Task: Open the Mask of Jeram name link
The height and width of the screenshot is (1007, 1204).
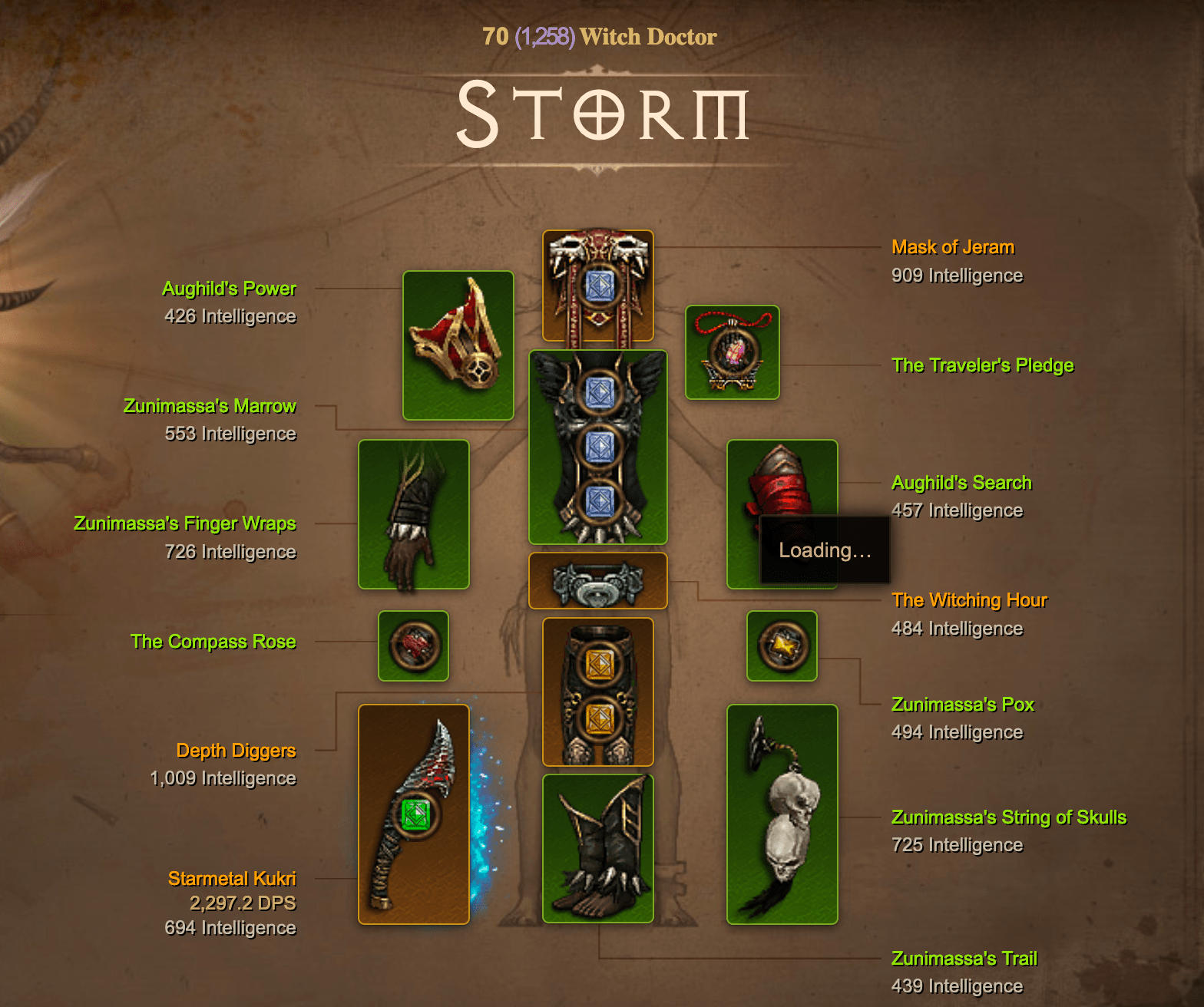Action: (952, 247)
